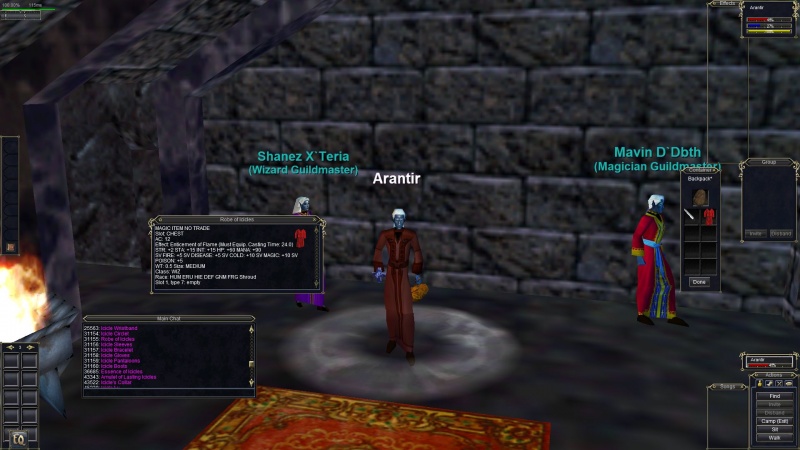This screenshot has width=800, height=450.
Task: Click the Done button in the Backpack container
Action: pyautogui.click(x=700, y=282)
